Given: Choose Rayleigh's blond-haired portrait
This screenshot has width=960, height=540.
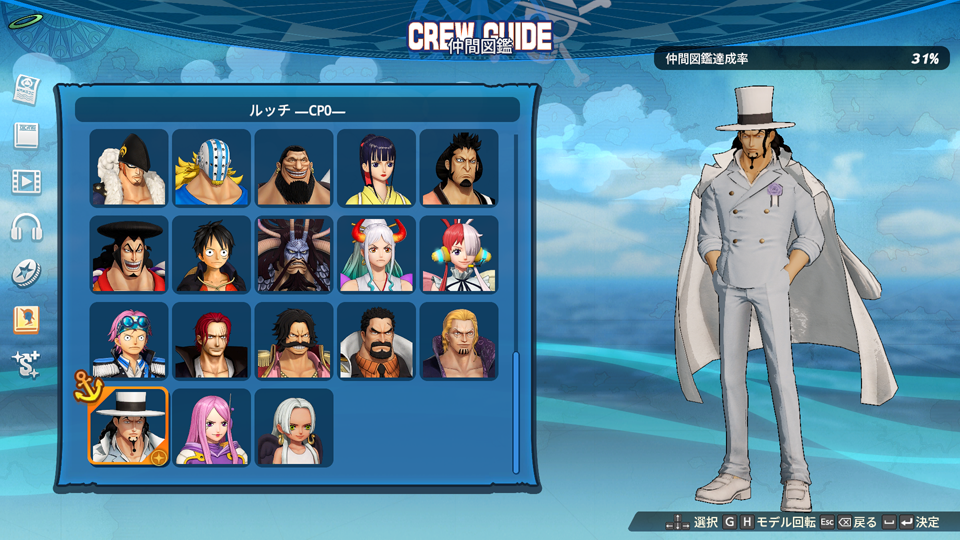Looking at the screenshot, I should coord(458,342).
